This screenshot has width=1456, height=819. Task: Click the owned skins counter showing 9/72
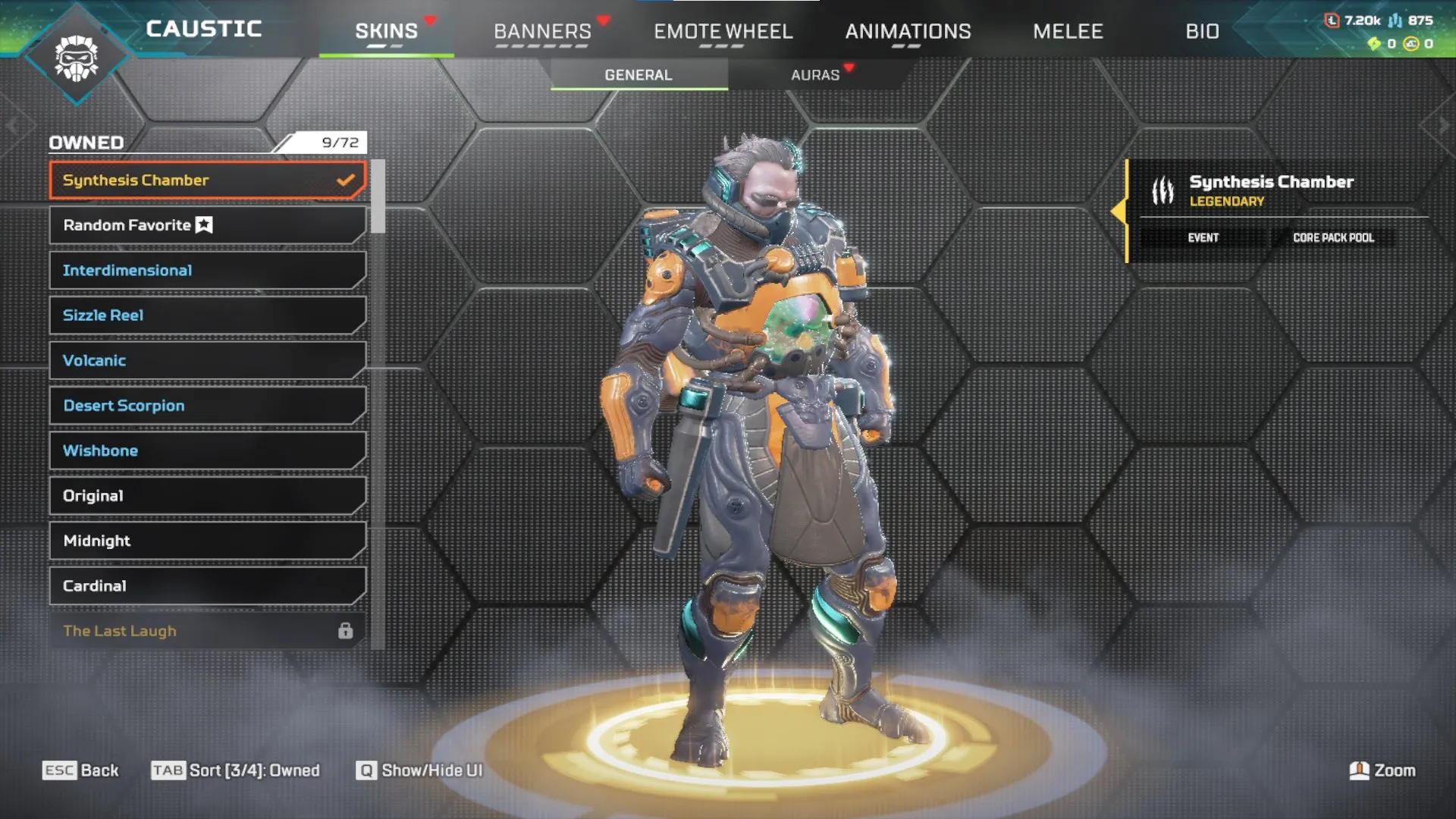pos(338,142)
